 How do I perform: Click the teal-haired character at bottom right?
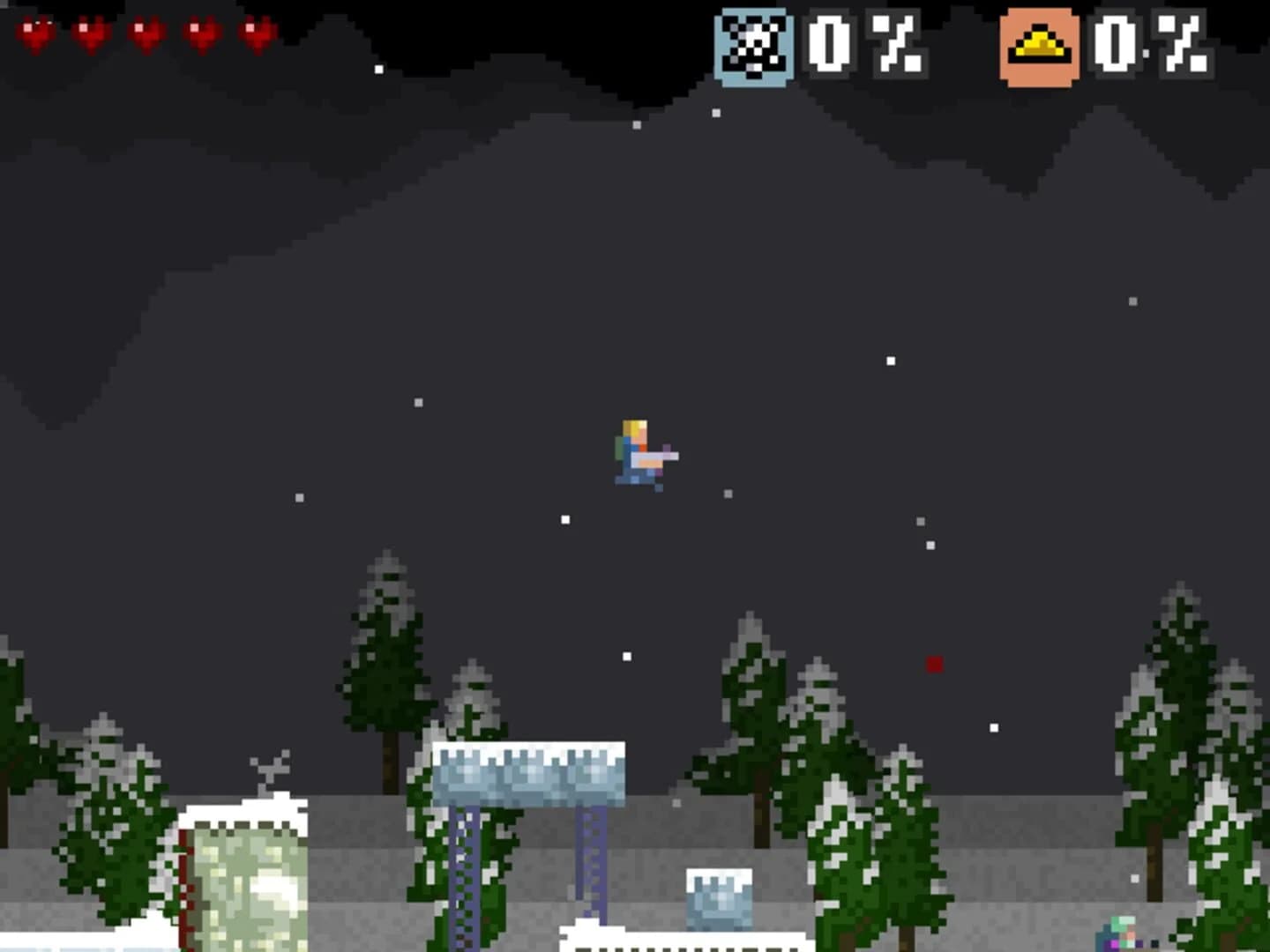tap(1116, 934)
